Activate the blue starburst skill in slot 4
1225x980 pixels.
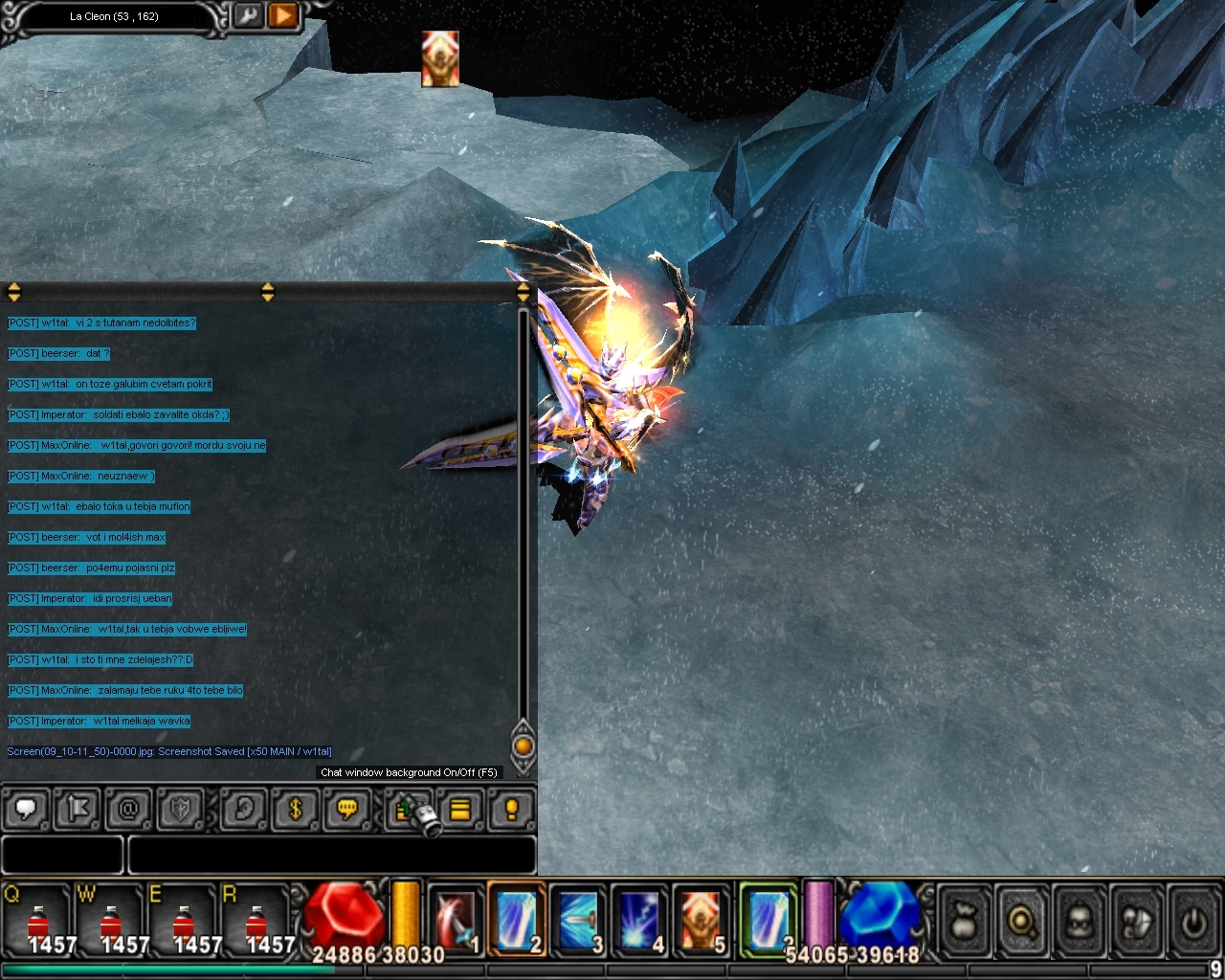639,920
